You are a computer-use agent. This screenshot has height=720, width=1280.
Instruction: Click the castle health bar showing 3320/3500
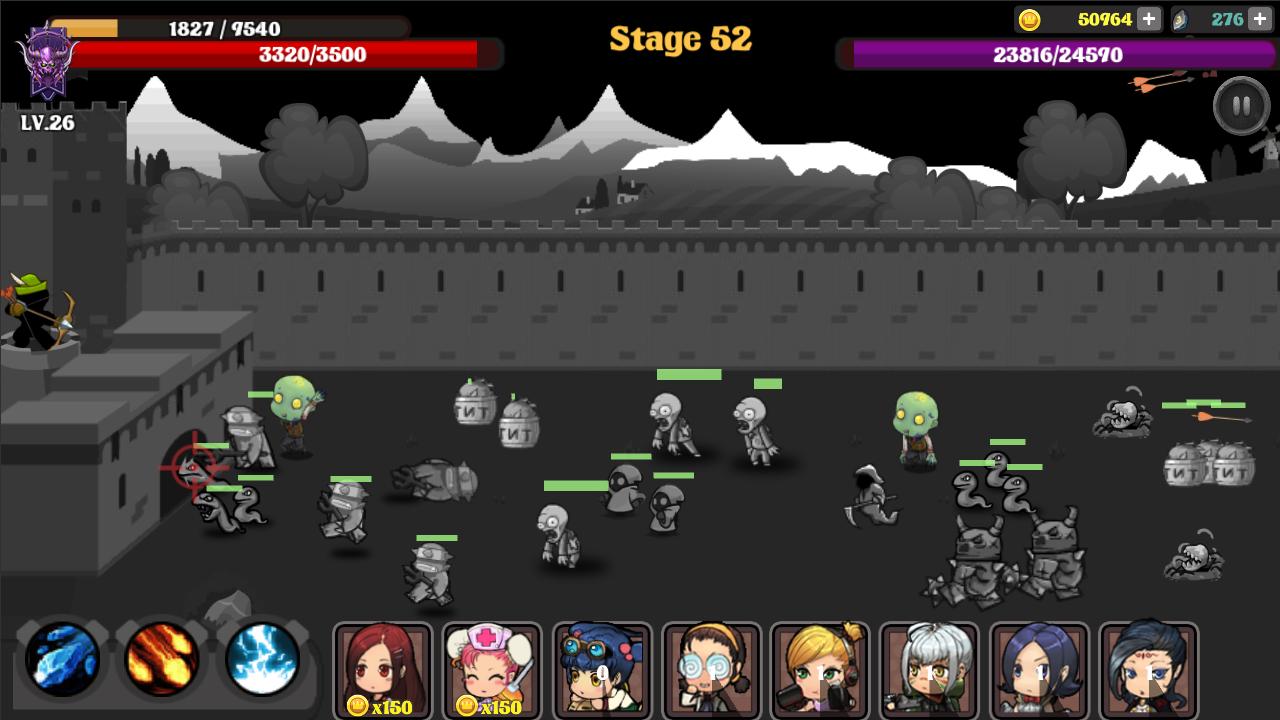click(310, 55)
